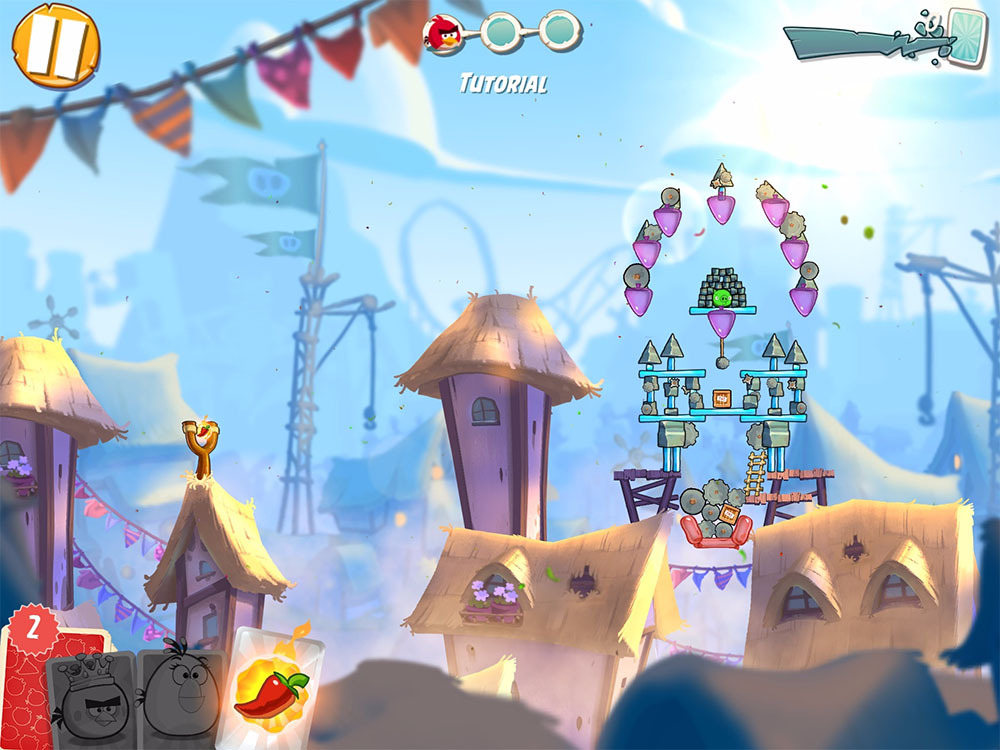Pick the grey round bird card with tuft
The width and height of the screenshot is (1000, 750).
click(182, 695)
